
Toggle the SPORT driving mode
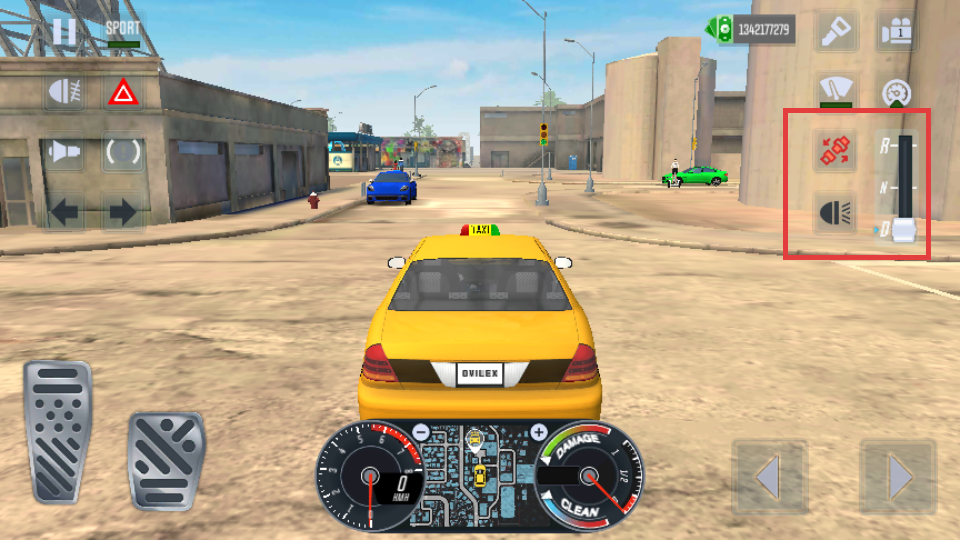[x=123, y=31]
